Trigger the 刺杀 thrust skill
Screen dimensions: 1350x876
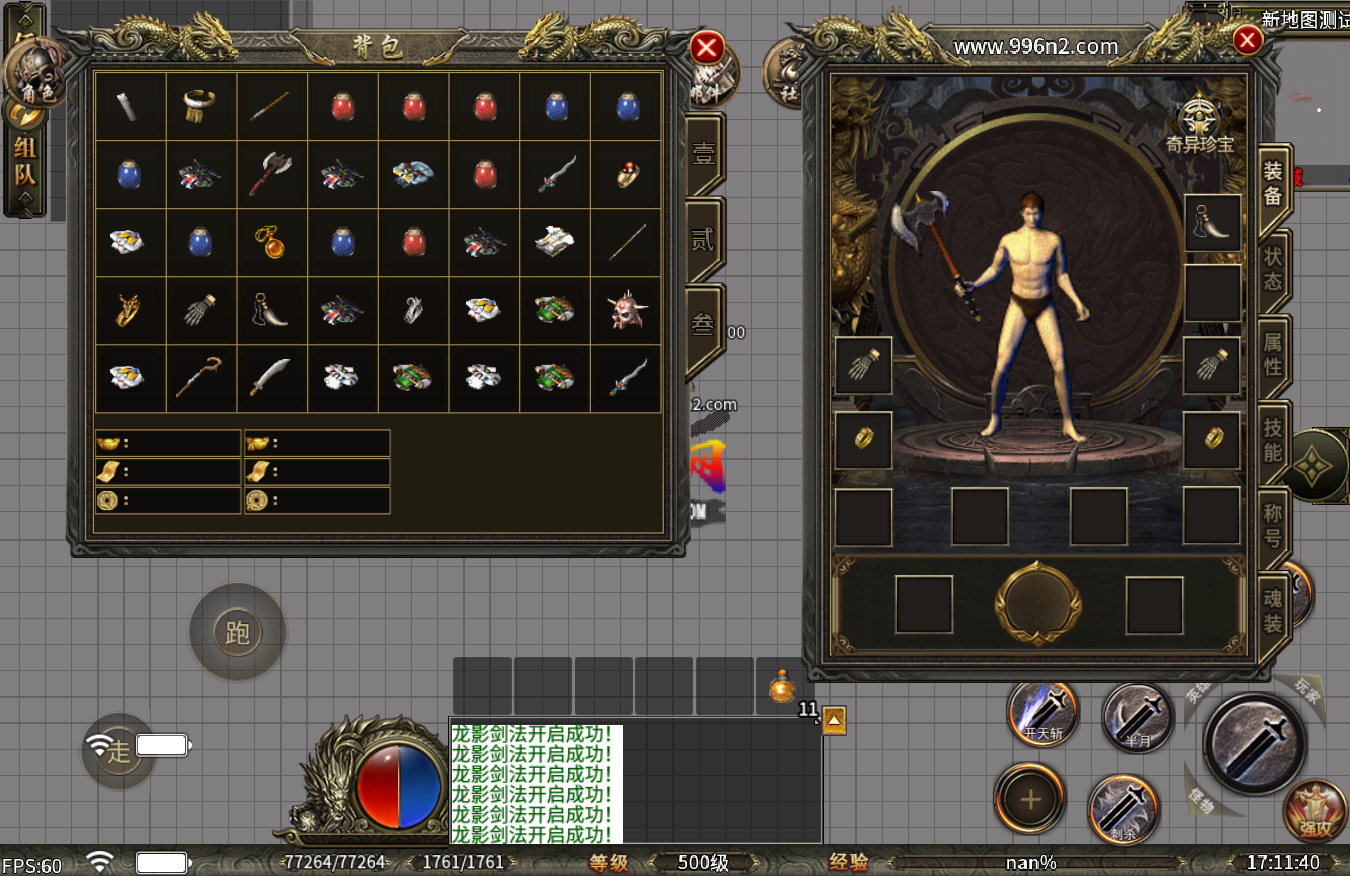point(1124,807)
